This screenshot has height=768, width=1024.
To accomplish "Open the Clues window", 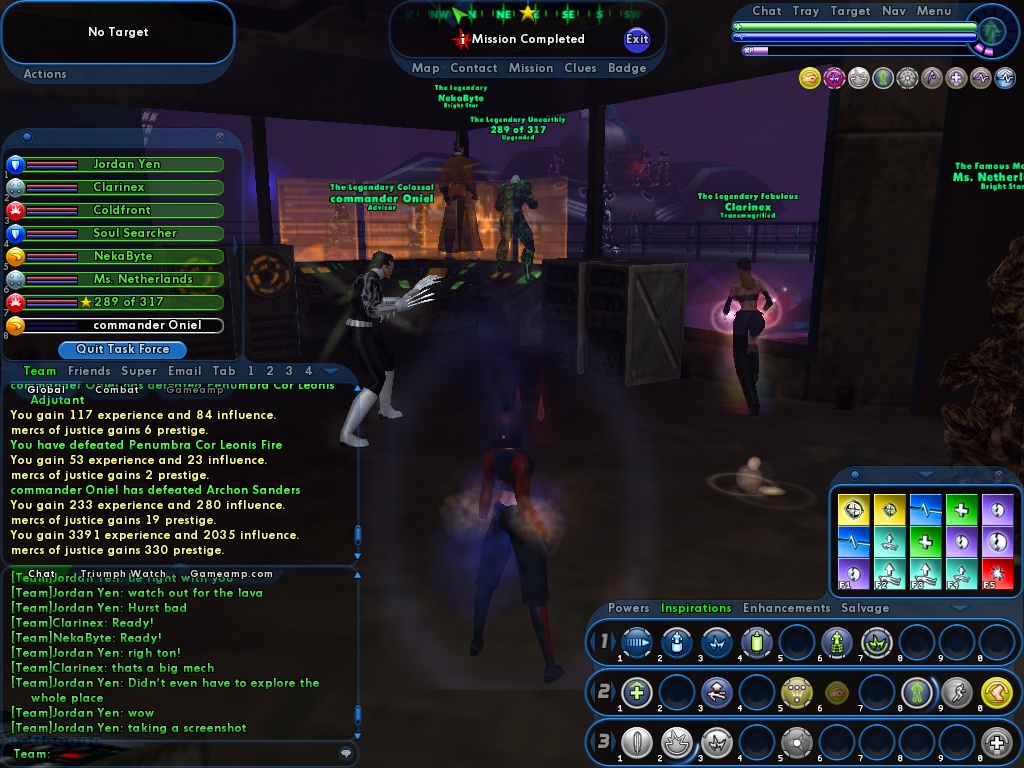I will click(580, 68).
